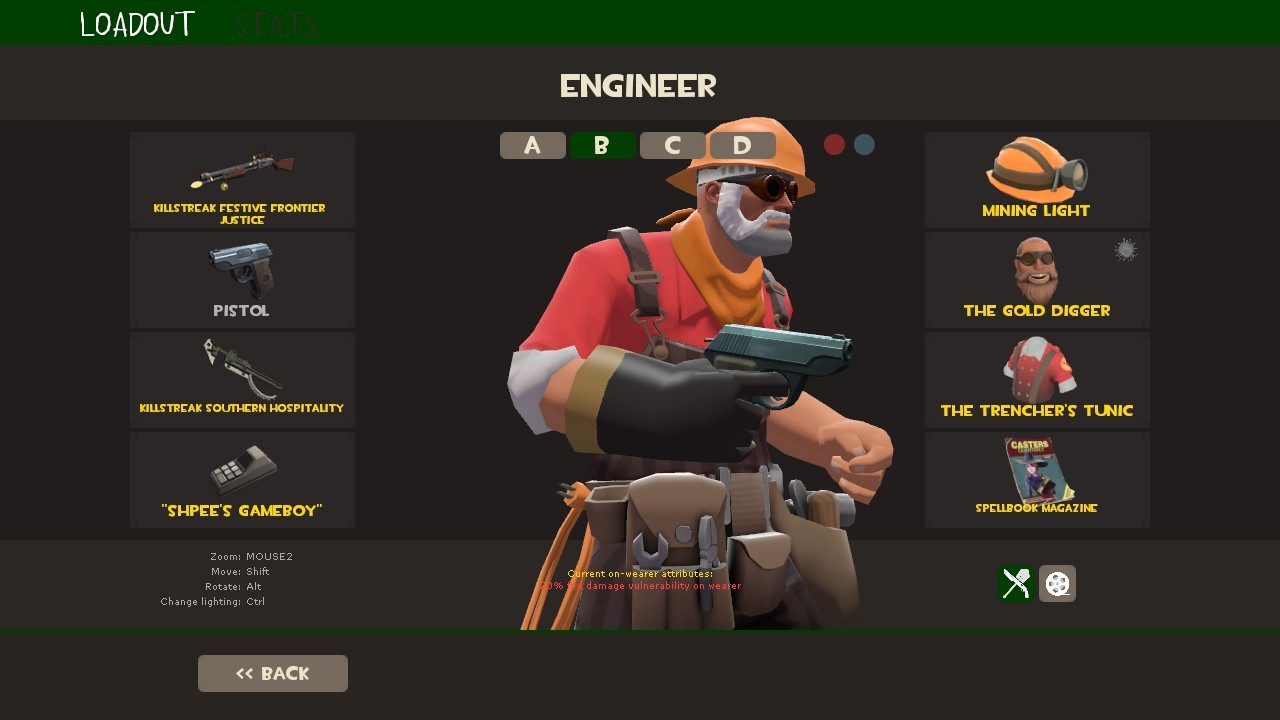The image size is (1280, 720).
Task: Select the crossed-weapons Items loadout icon
Action: tap(1015, 584)
